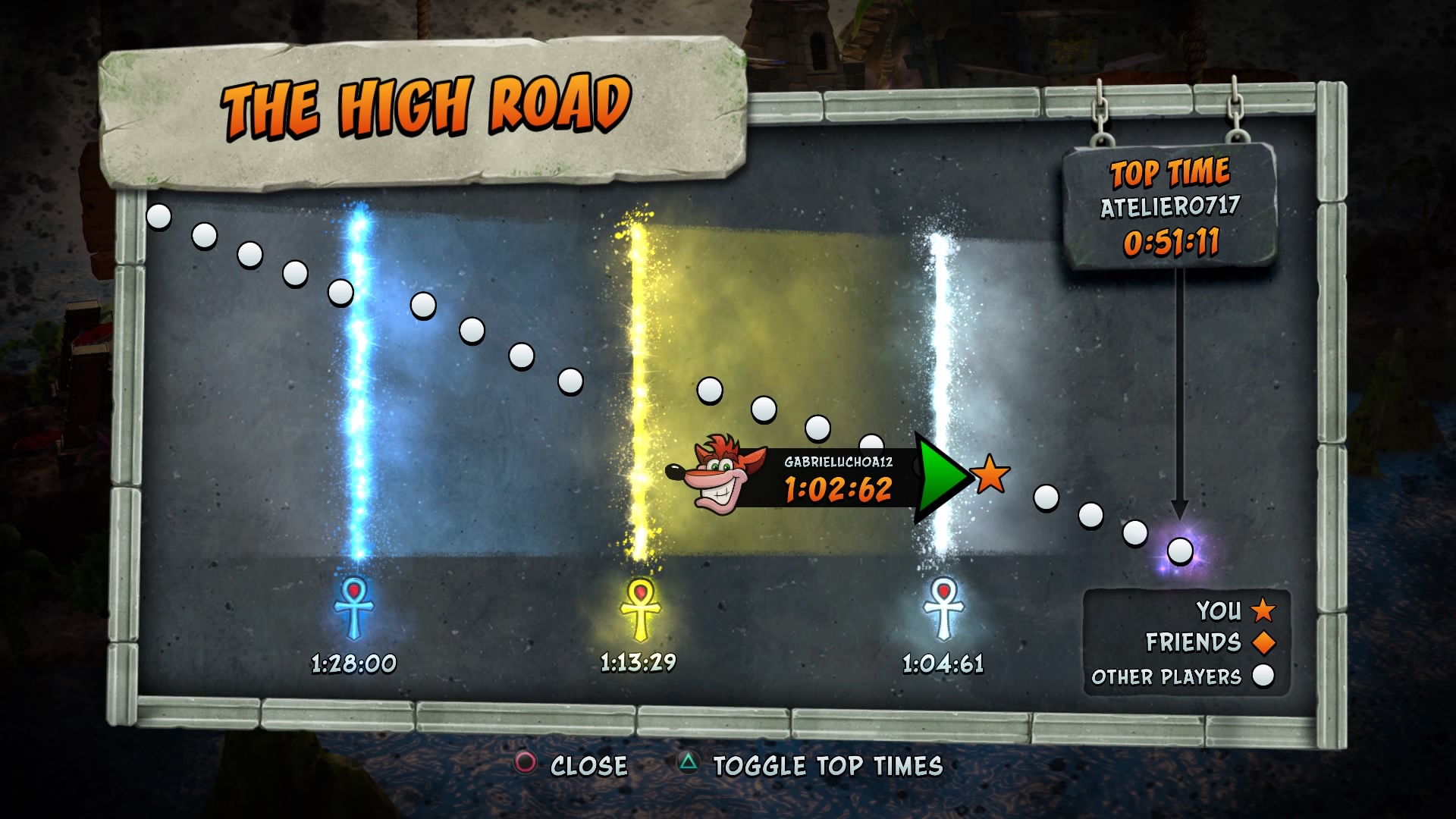
Task: Open the Top Time sign for ATELIER0717
Action: (1170, 206)
